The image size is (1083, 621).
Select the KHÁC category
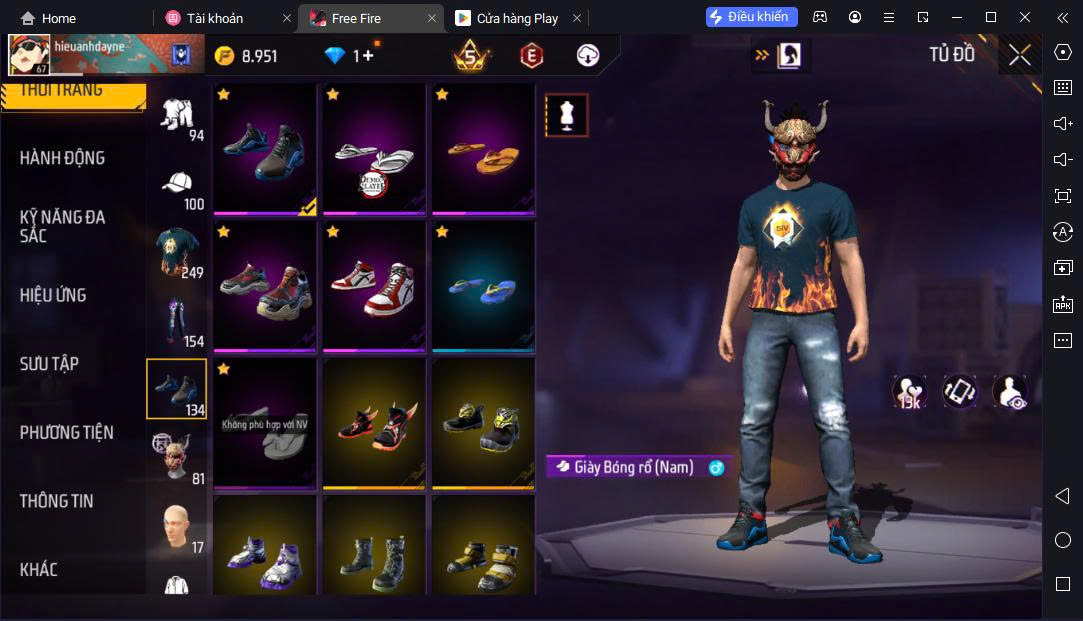(39, 570)
